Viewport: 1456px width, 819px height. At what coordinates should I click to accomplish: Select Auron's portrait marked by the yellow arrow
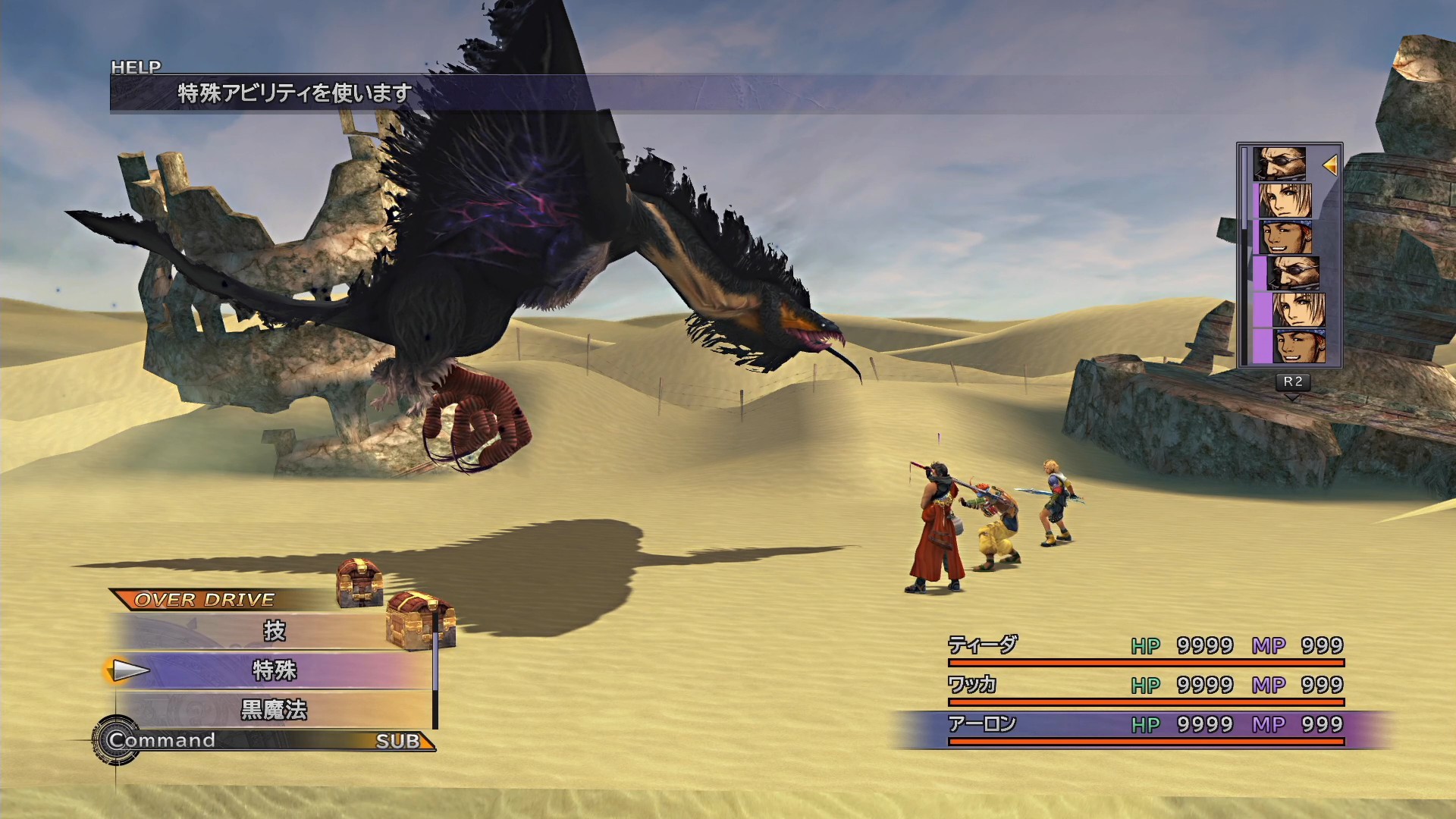(1279, 164)
